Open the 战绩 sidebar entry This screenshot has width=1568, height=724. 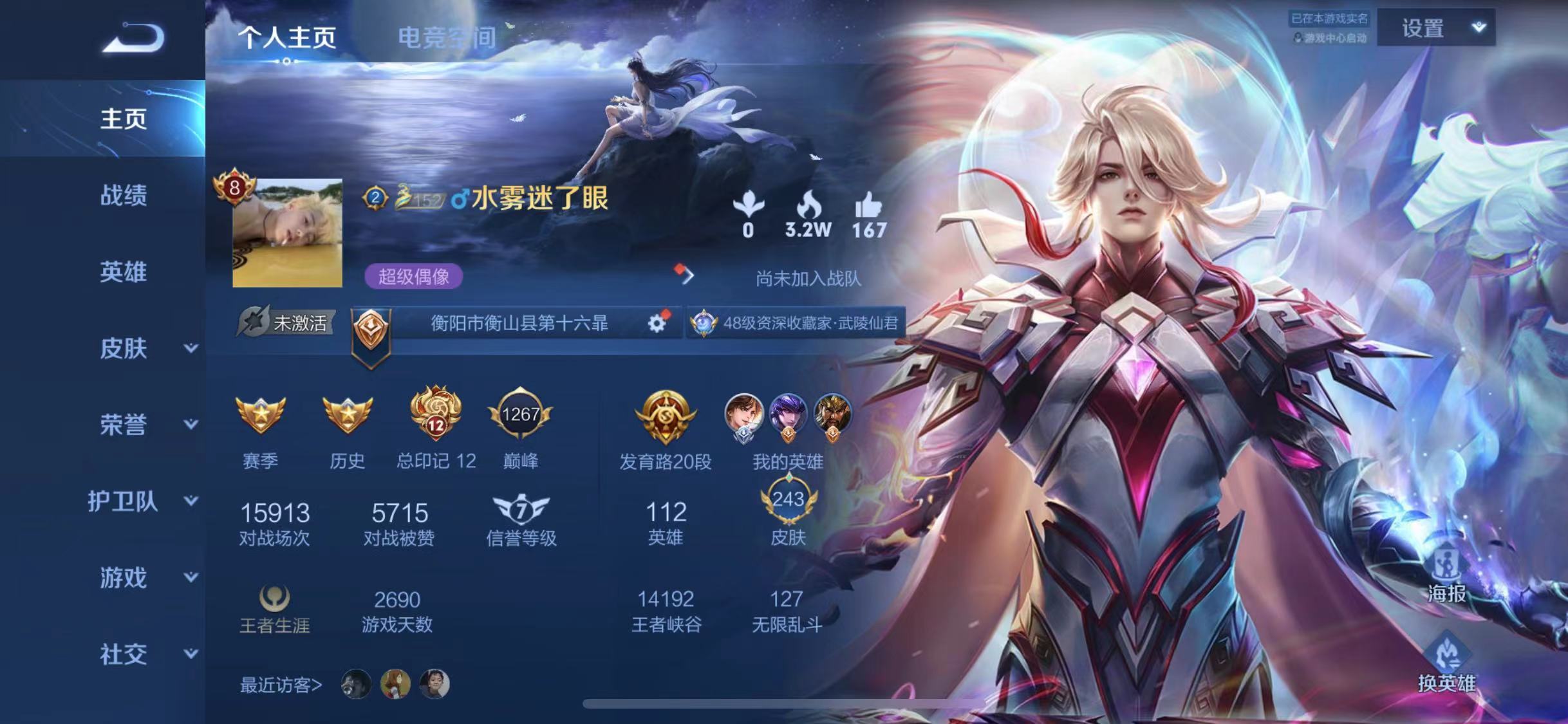[x=123, y=195]
